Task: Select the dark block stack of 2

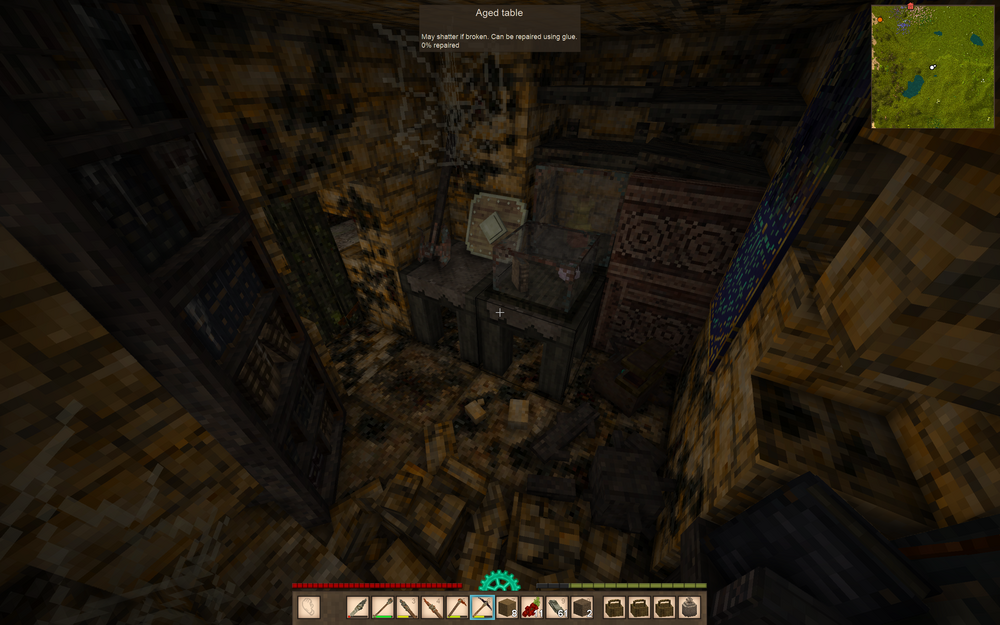Action: [582, 607]
